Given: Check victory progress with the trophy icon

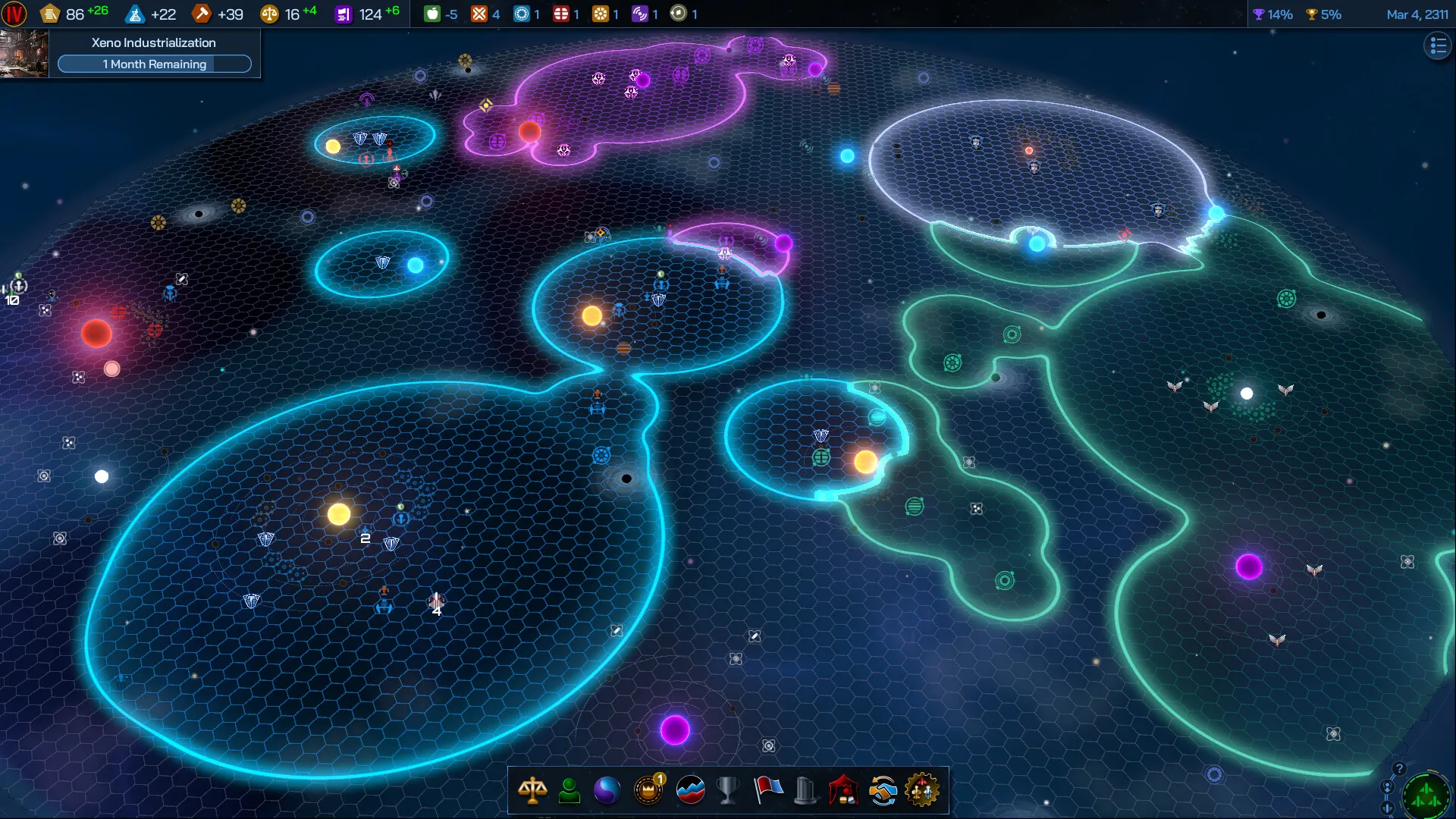Looking at the screenshot, I should pos(727,791).
